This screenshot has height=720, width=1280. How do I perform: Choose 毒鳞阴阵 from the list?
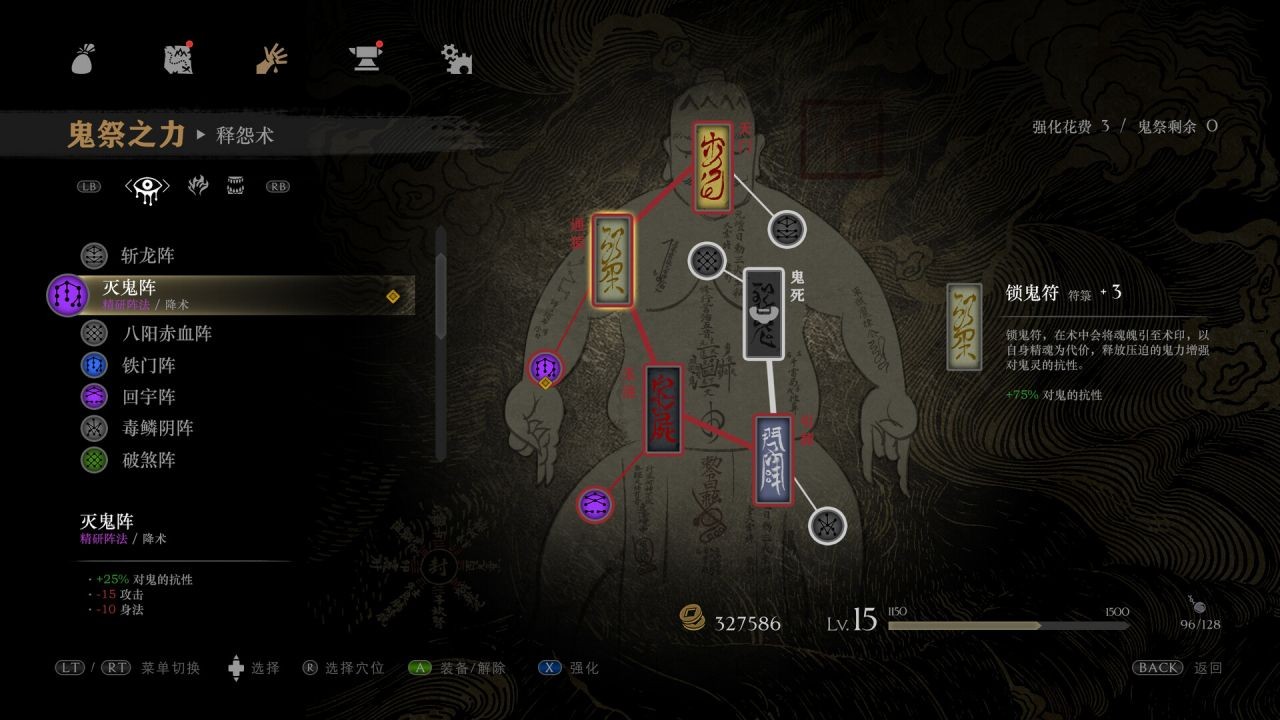pyautogui.click(x=156, y=428)
